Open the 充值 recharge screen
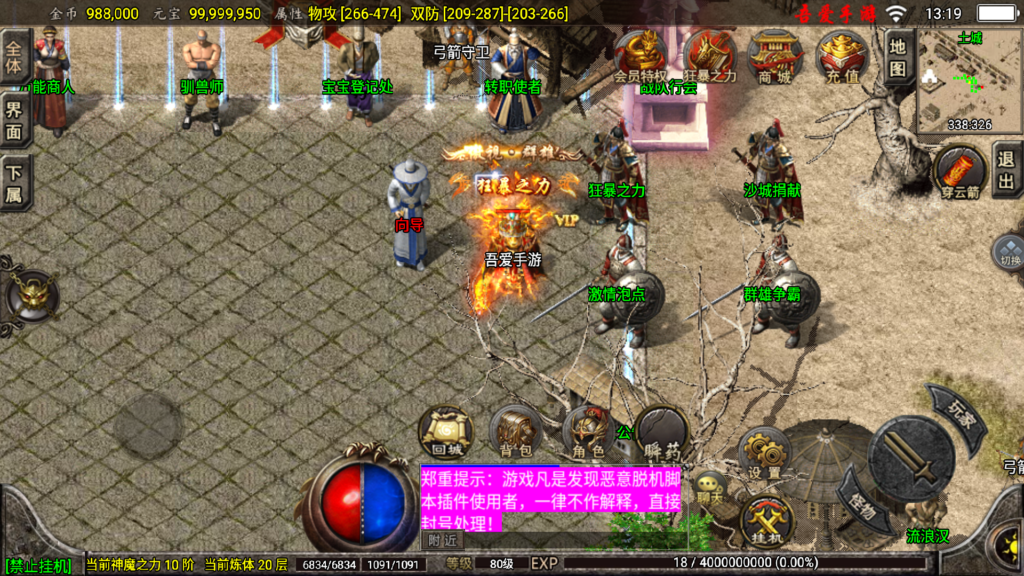This screenshot has height=576, width=1024. click(843, 56)
